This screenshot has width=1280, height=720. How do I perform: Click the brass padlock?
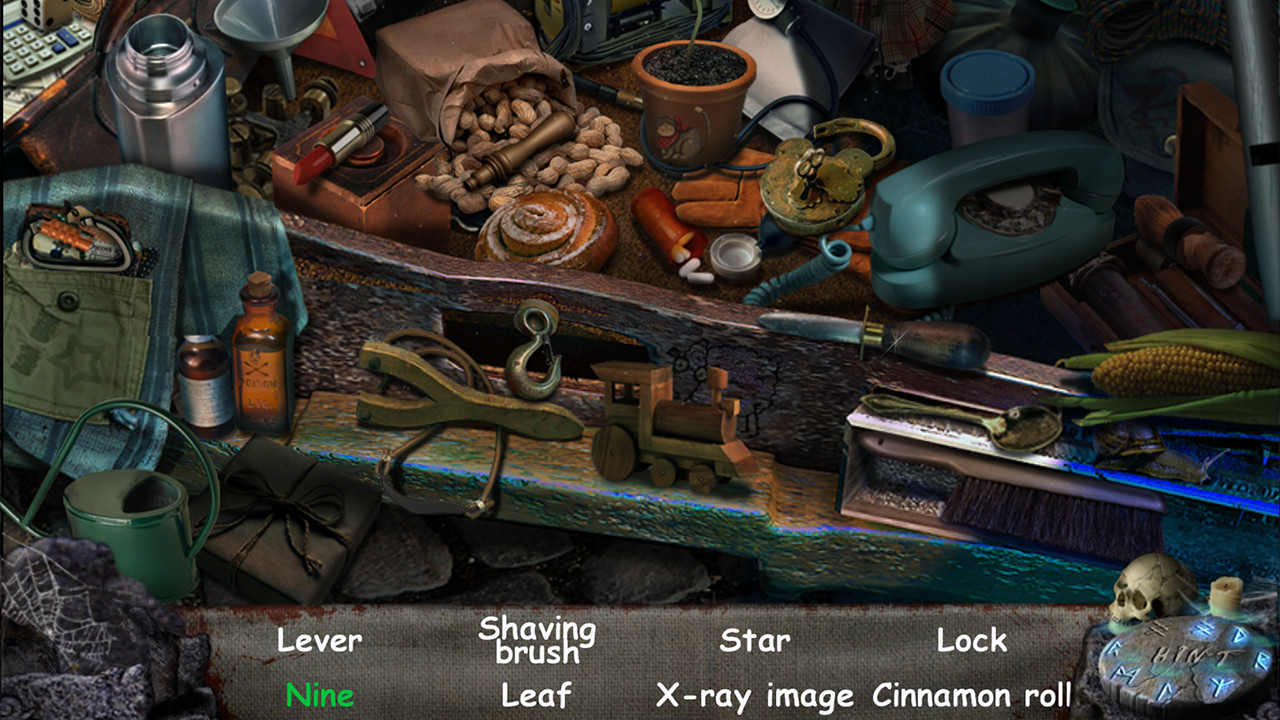point(812,180)
